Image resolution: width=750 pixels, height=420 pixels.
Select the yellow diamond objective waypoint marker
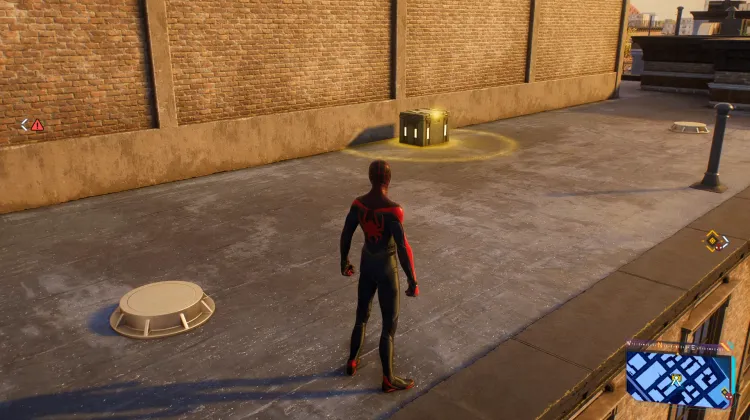[x=712, y=240]
